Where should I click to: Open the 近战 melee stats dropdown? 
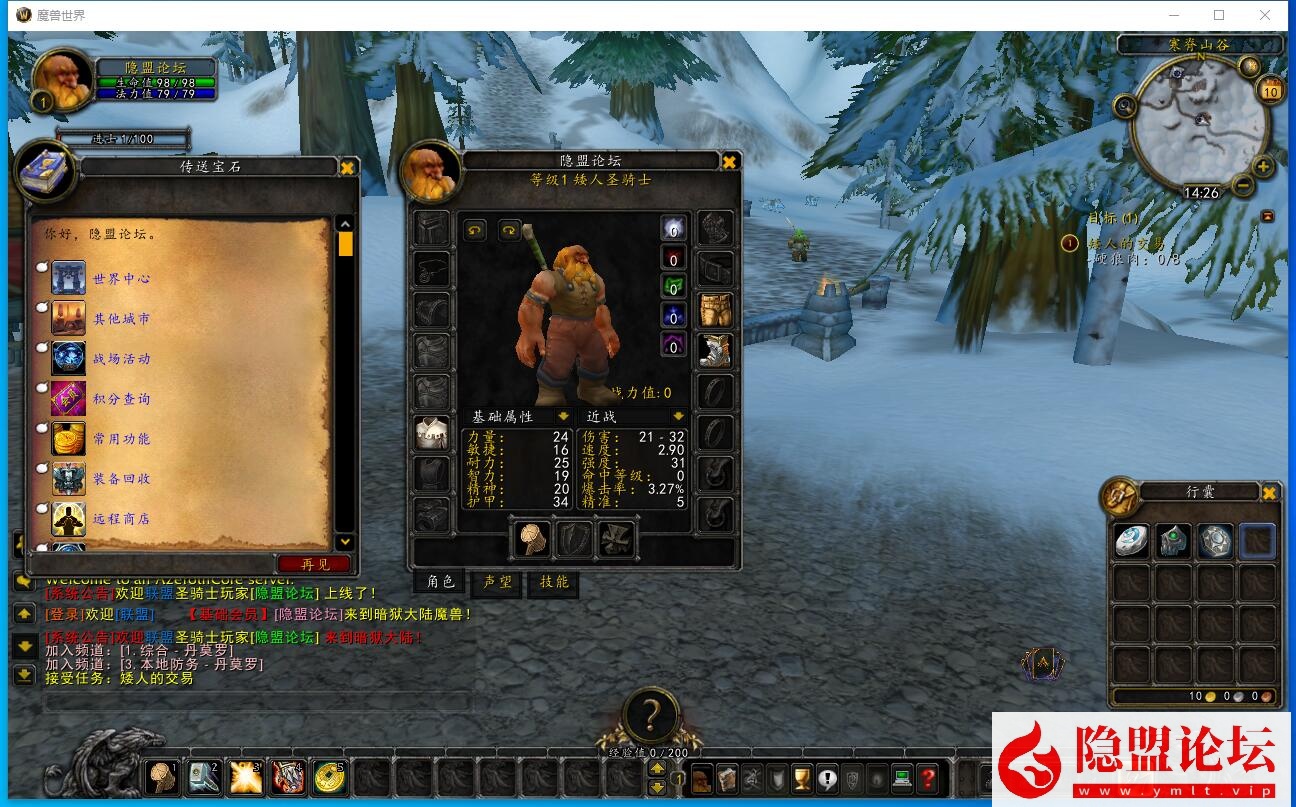[x=679, y=416]
